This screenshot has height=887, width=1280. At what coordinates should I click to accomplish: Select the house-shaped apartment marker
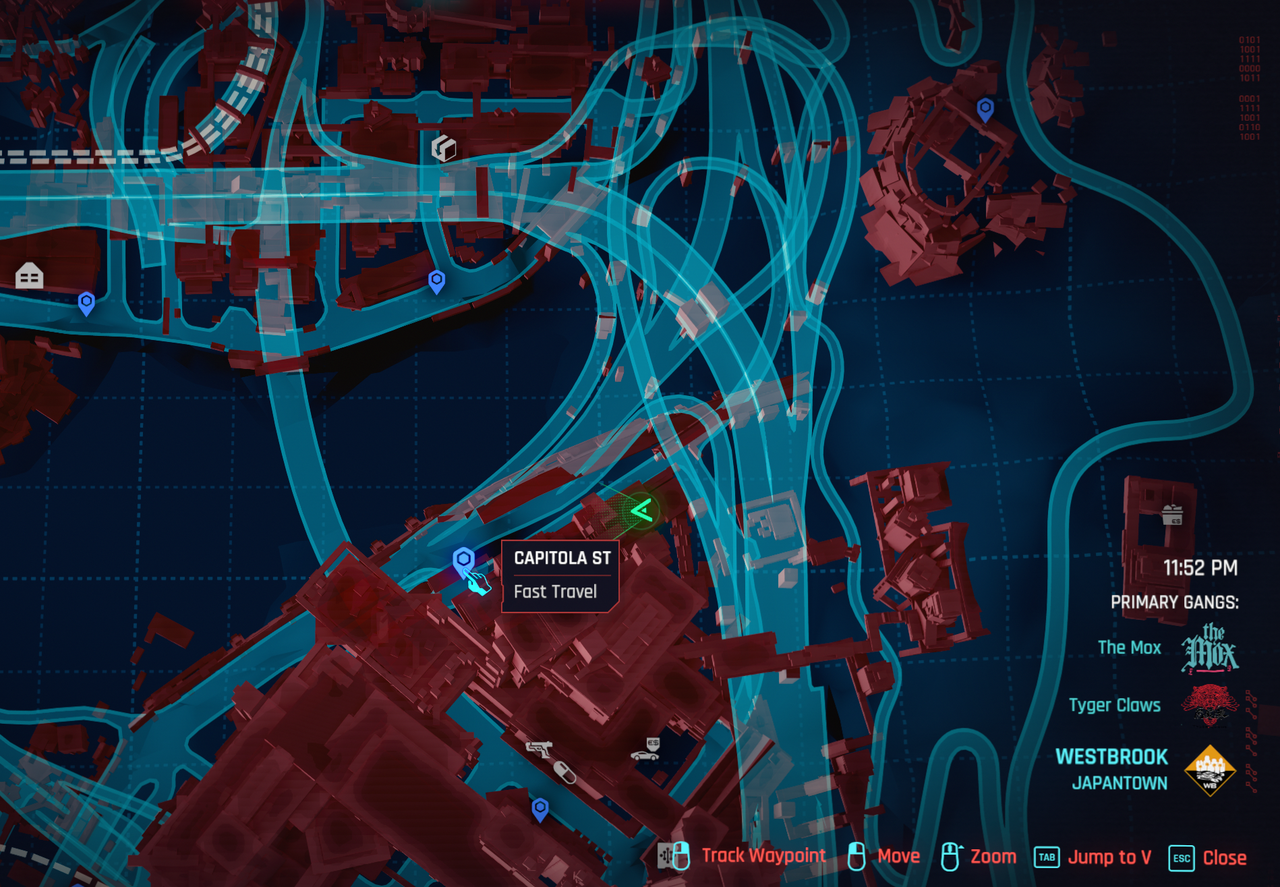[x=29, y=277]
